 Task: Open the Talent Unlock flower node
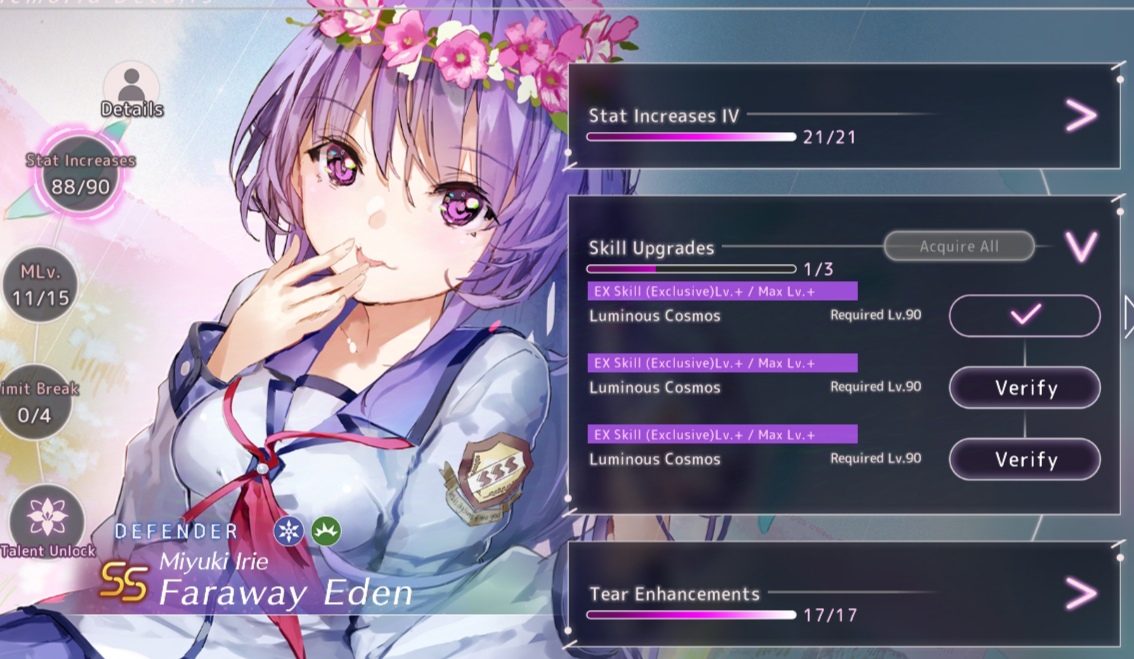[x=46, y=520]
